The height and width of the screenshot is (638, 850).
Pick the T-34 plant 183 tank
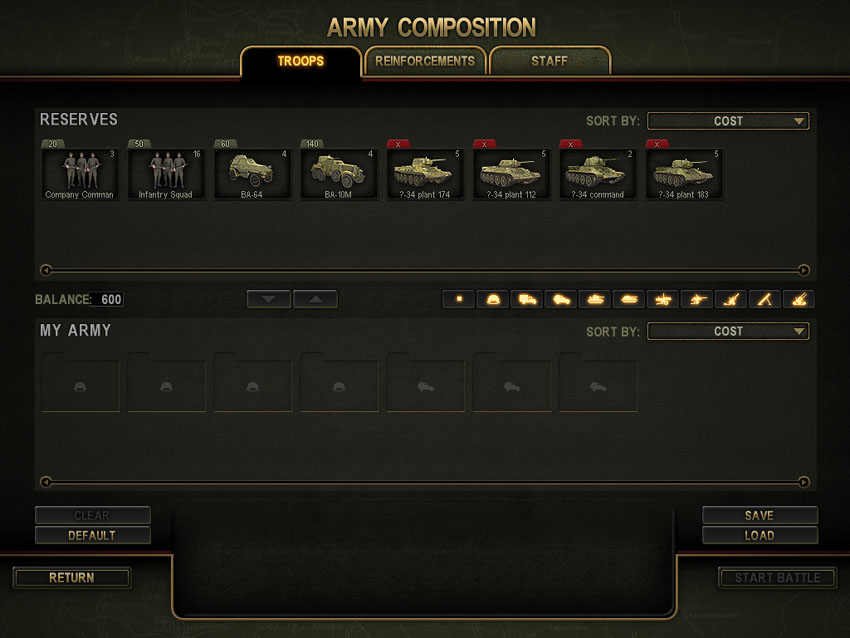[683, 173]
